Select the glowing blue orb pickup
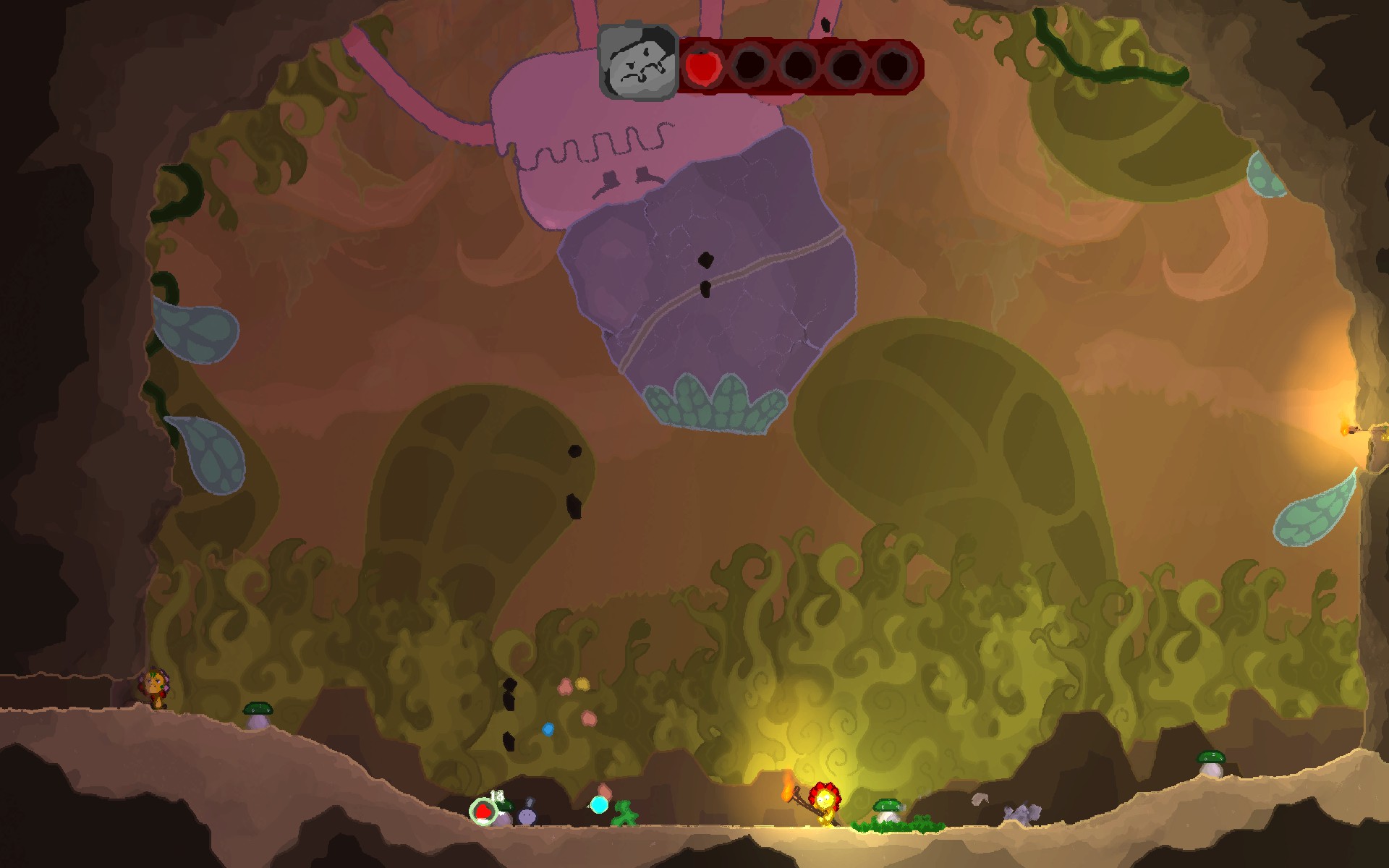Viewport: 1389px width, 868px height. pos(599,805)
